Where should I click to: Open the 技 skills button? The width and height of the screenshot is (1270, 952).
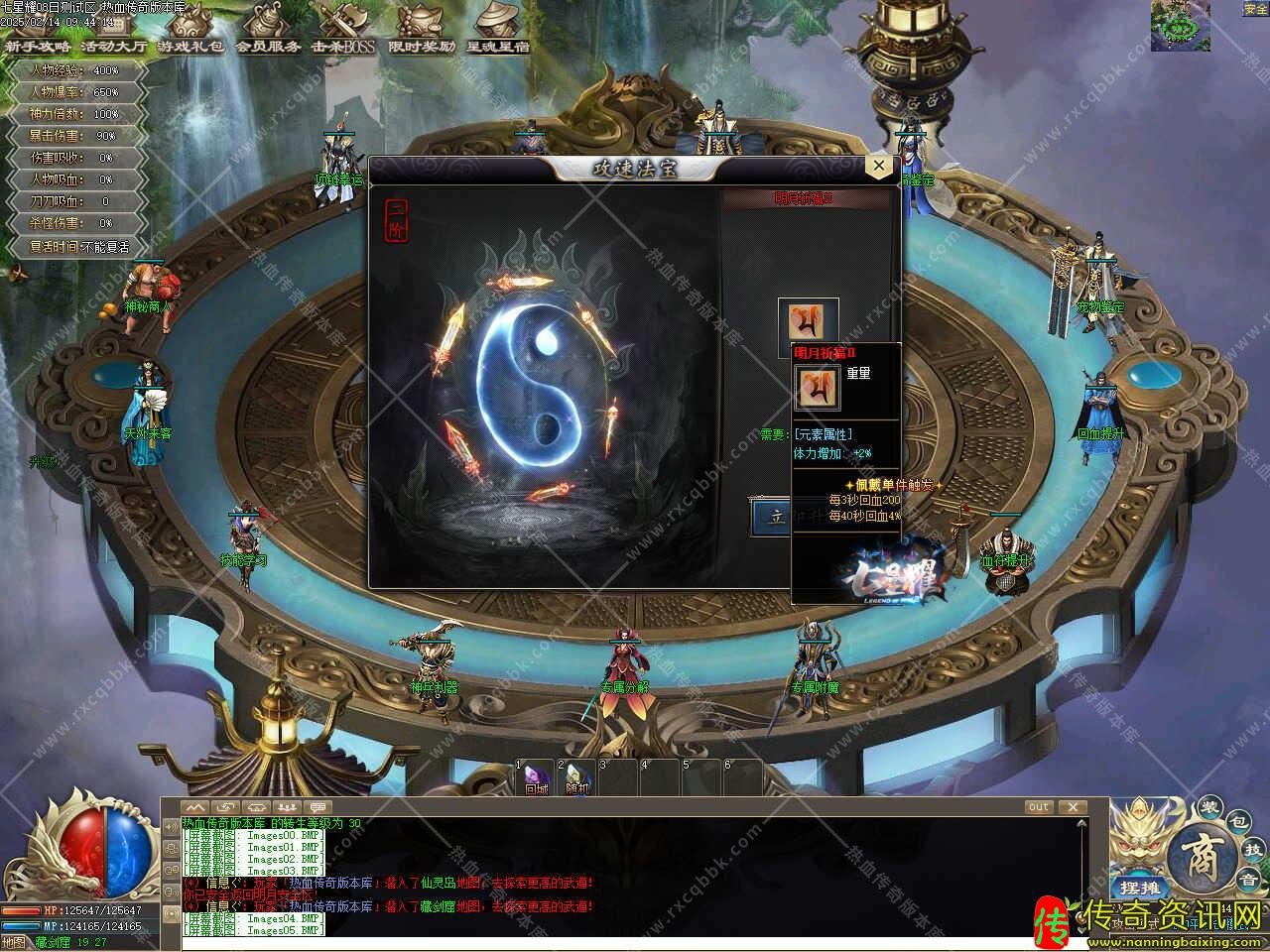point(1252,850)
